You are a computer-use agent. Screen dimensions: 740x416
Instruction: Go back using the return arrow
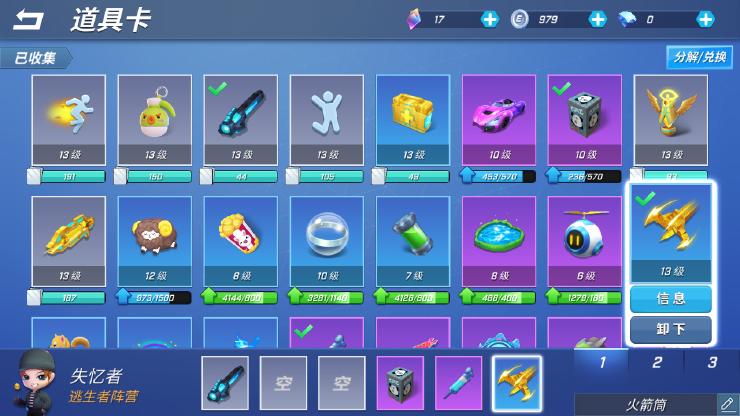click(x=29, y=19)
